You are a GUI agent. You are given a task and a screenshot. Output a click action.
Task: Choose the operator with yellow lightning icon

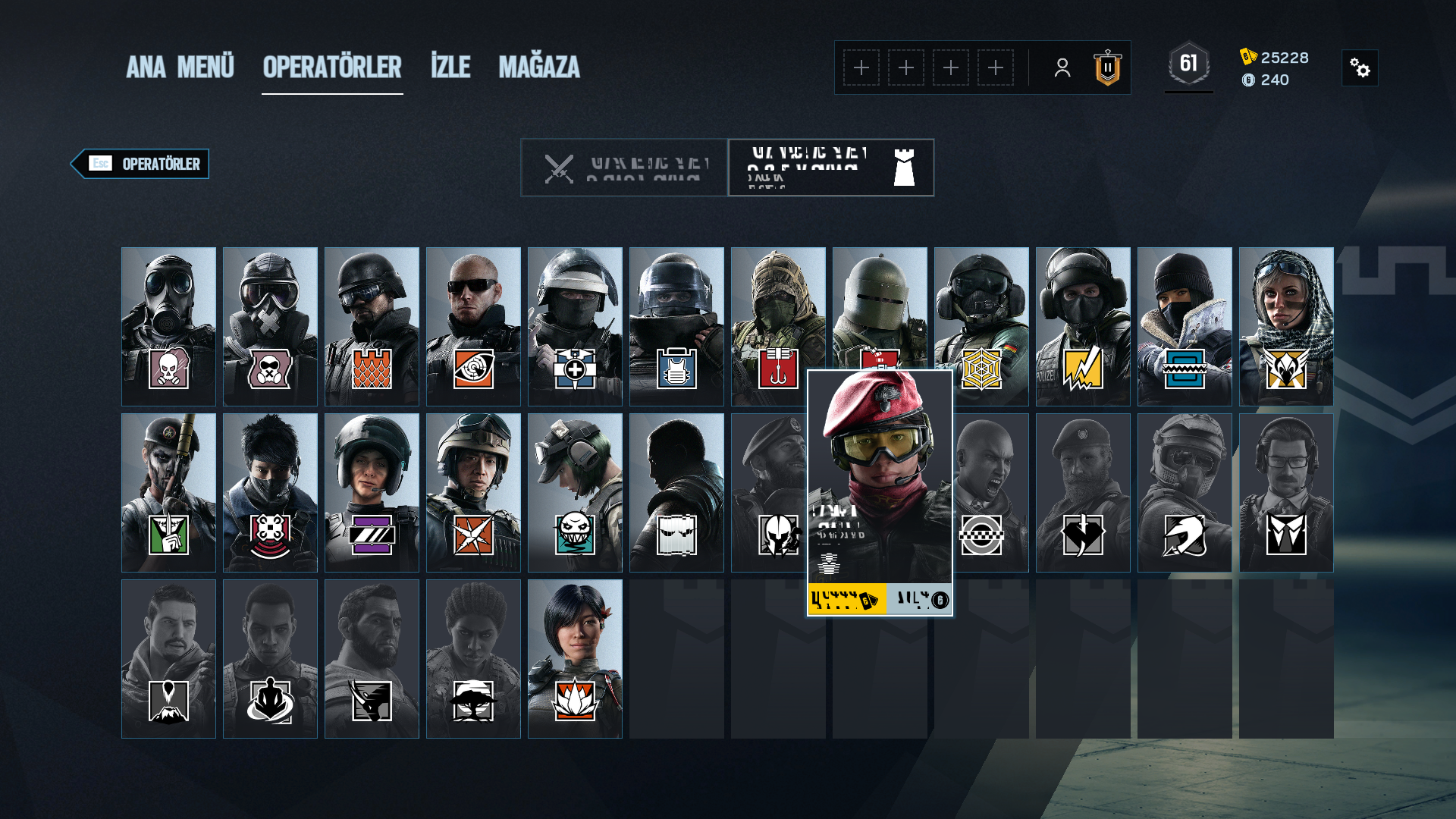[x=1083, y=326]
